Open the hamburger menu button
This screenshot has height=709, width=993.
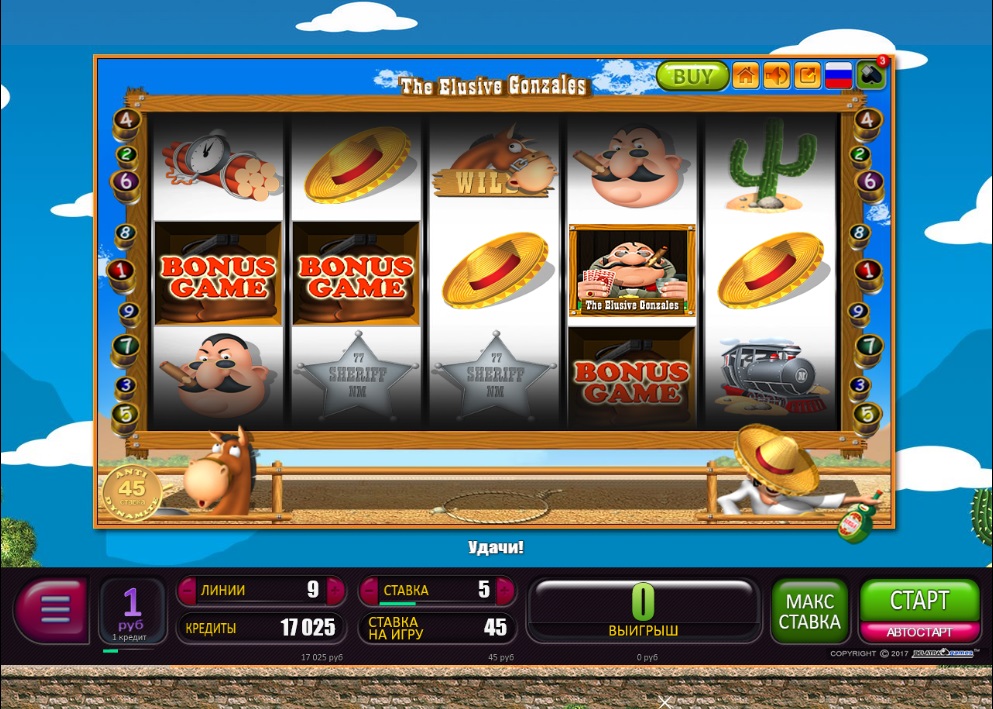pyautogui.click(x=53, y=608)
